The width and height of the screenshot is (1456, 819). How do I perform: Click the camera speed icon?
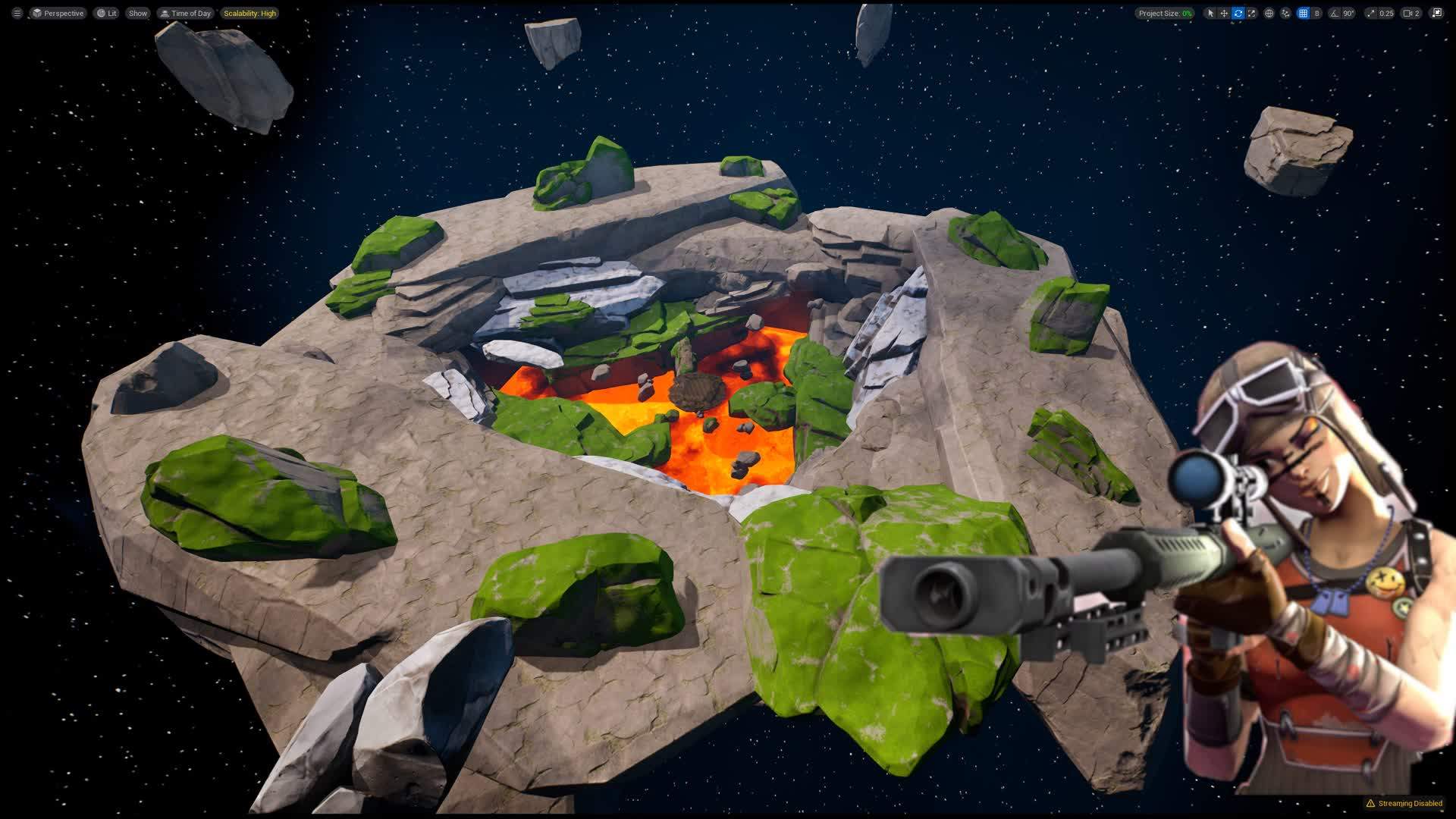[1407, 13]
